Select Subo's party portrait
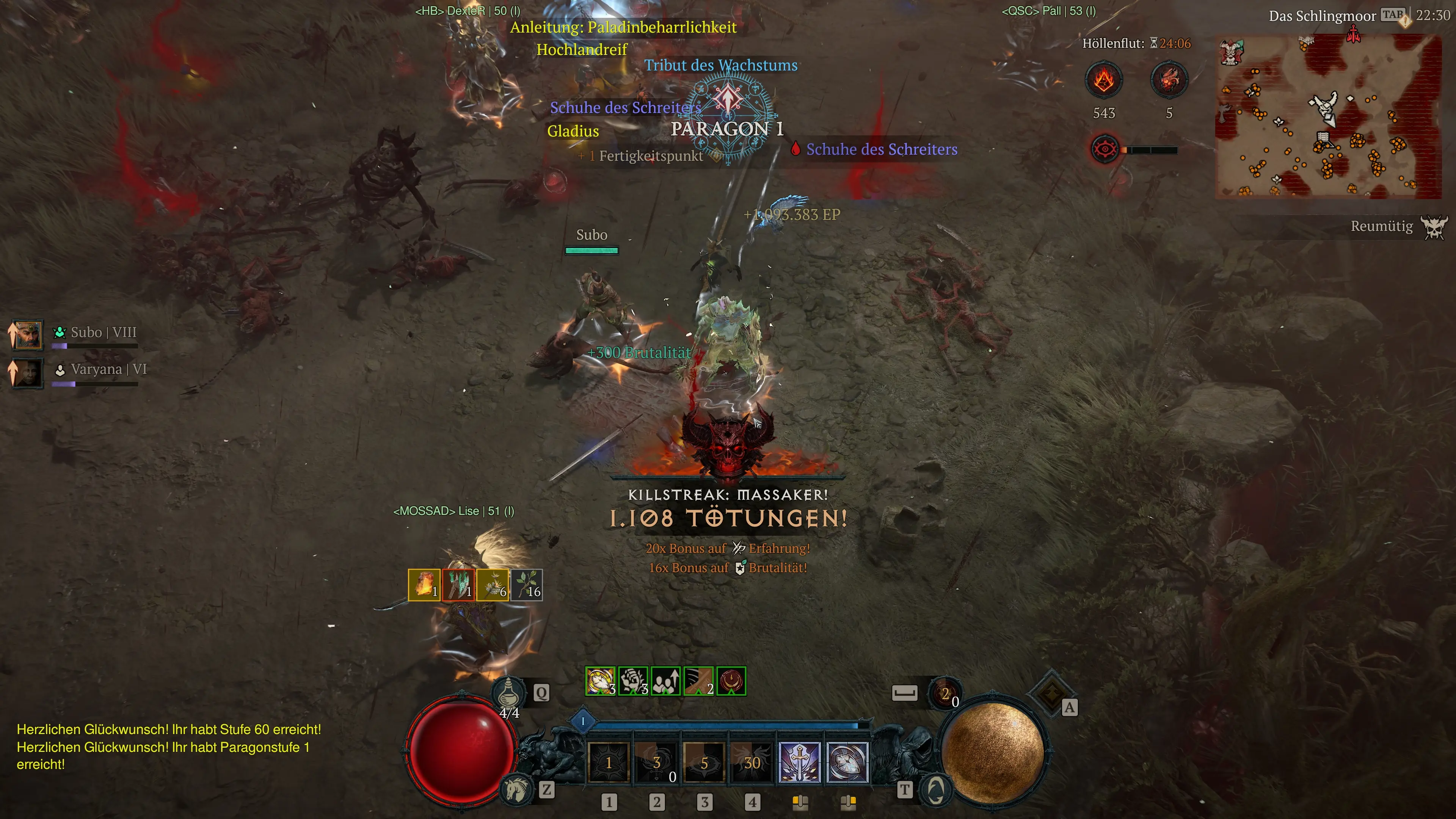Image resolution: width=1456 pixels, height=819 pixels. point(27,334)
